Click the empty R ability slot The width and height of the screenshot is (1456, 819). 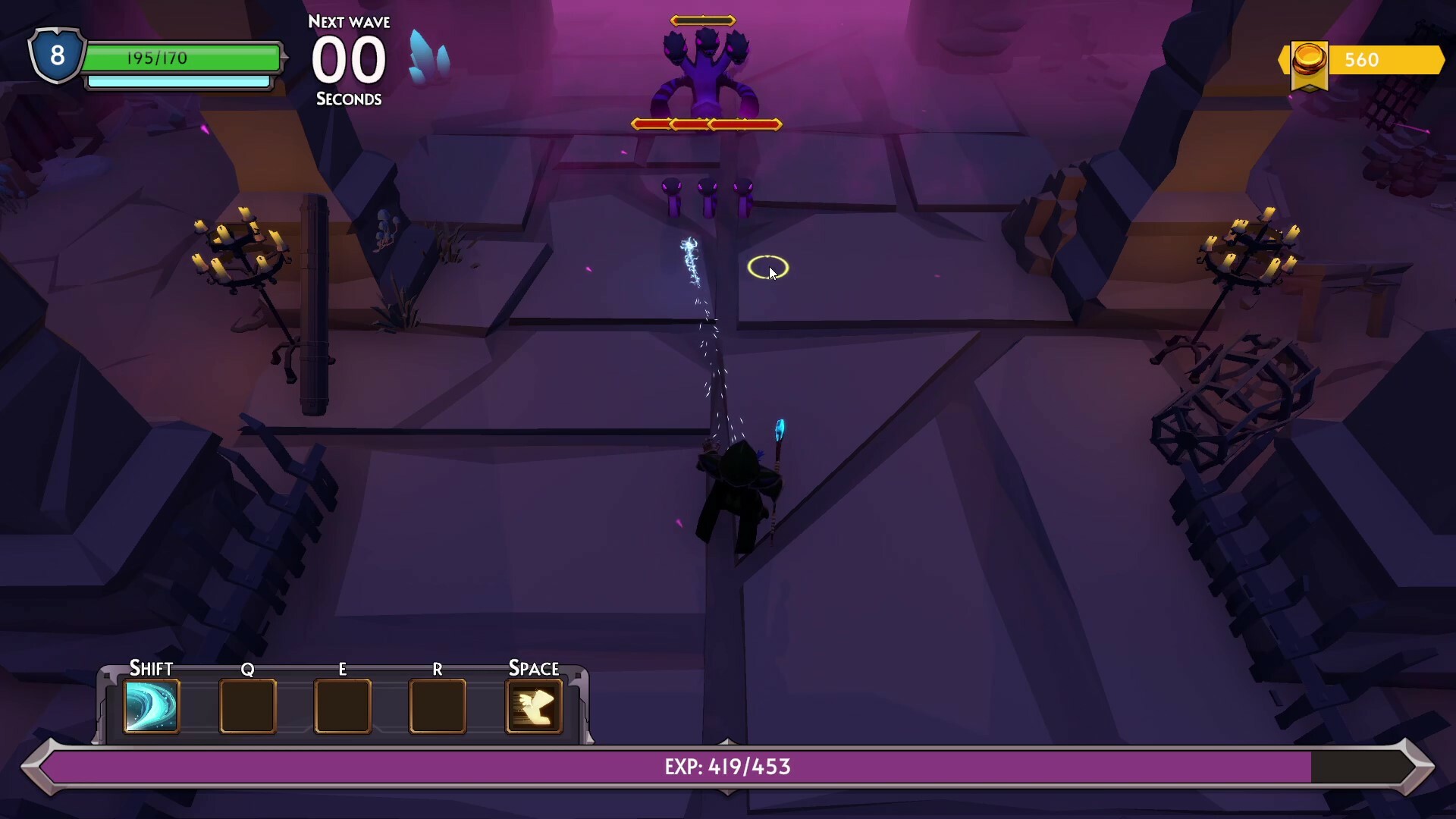point(438,707)
